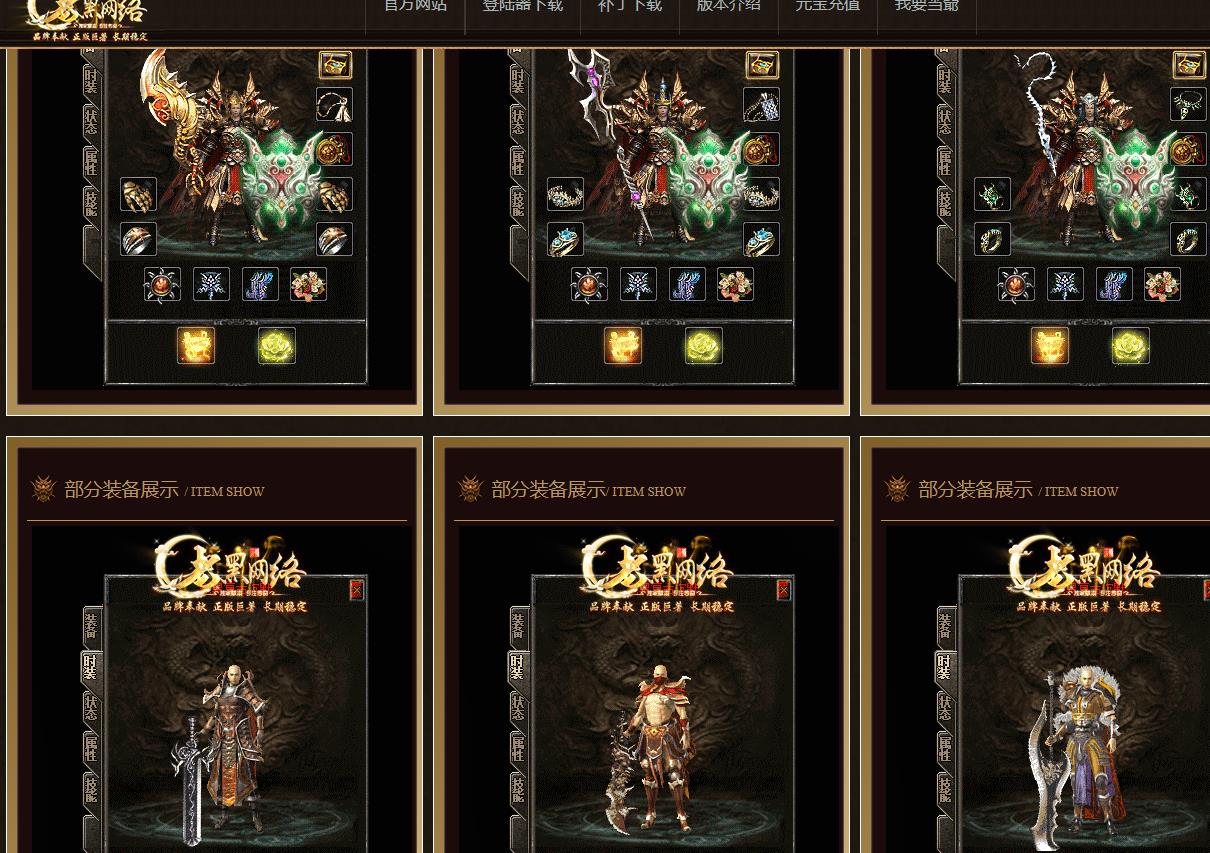
Task: Open the 版本介绍 page
Action: 728,6
